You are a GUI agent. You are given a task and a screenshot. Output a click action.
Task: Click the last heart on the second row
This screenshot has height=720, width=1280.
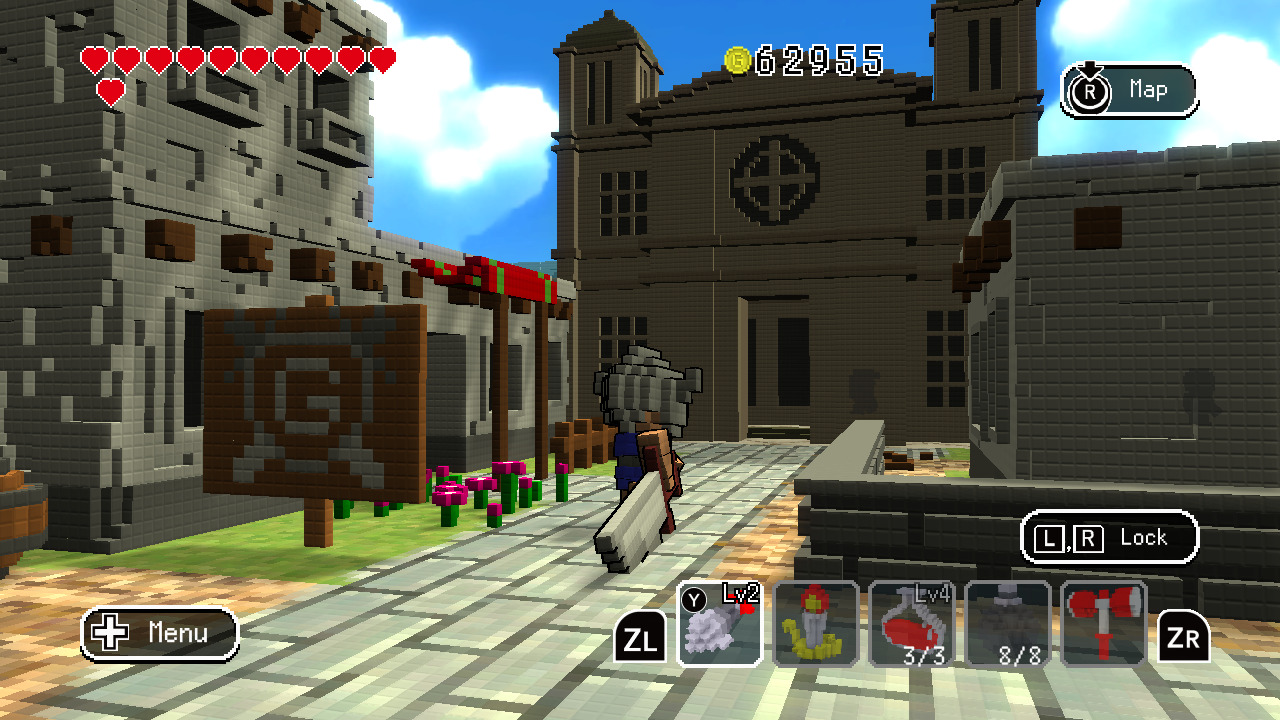click(111, 90)
